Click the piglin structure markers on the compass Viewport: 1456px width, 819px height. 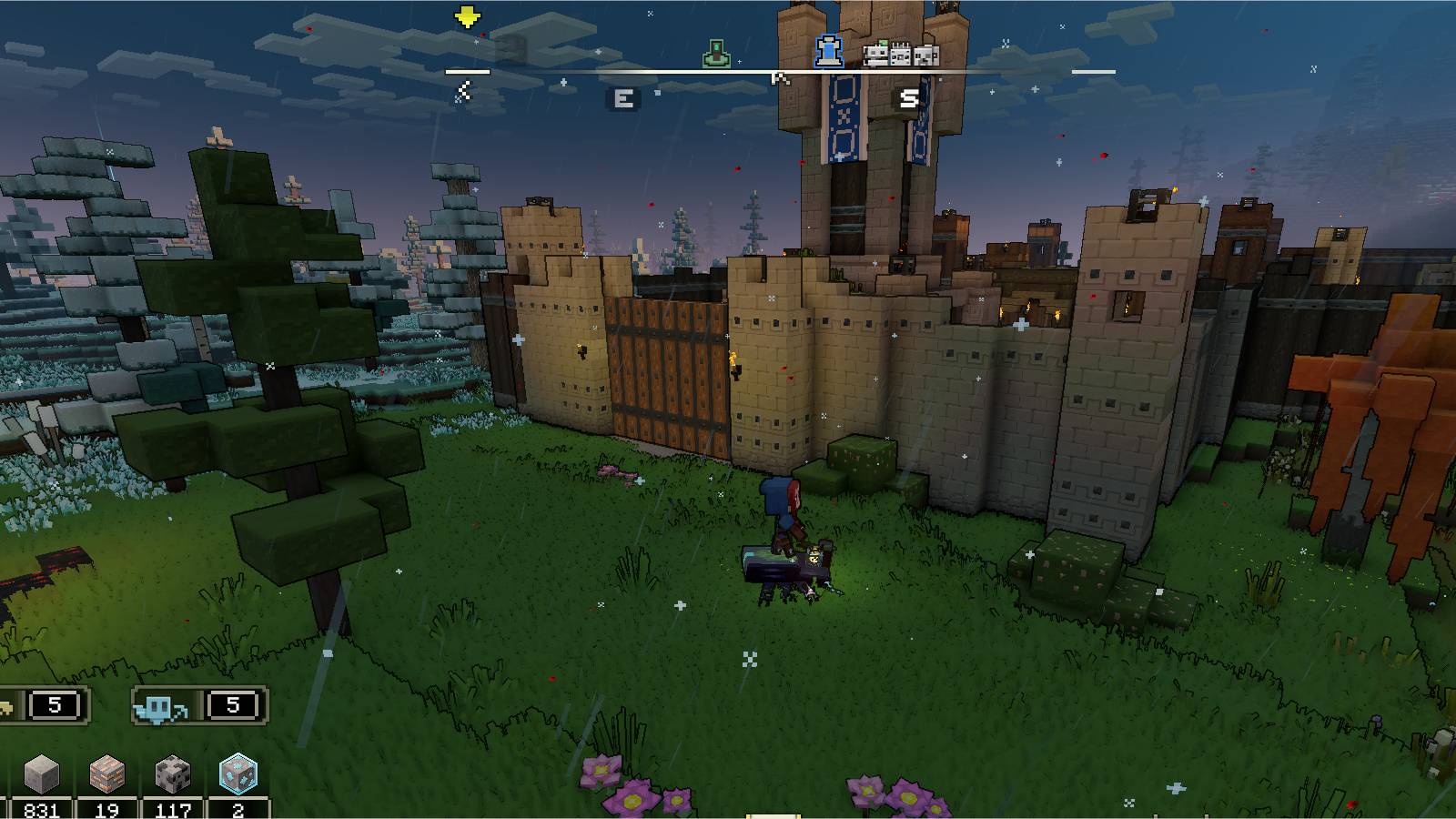click(x=899, y=56)
